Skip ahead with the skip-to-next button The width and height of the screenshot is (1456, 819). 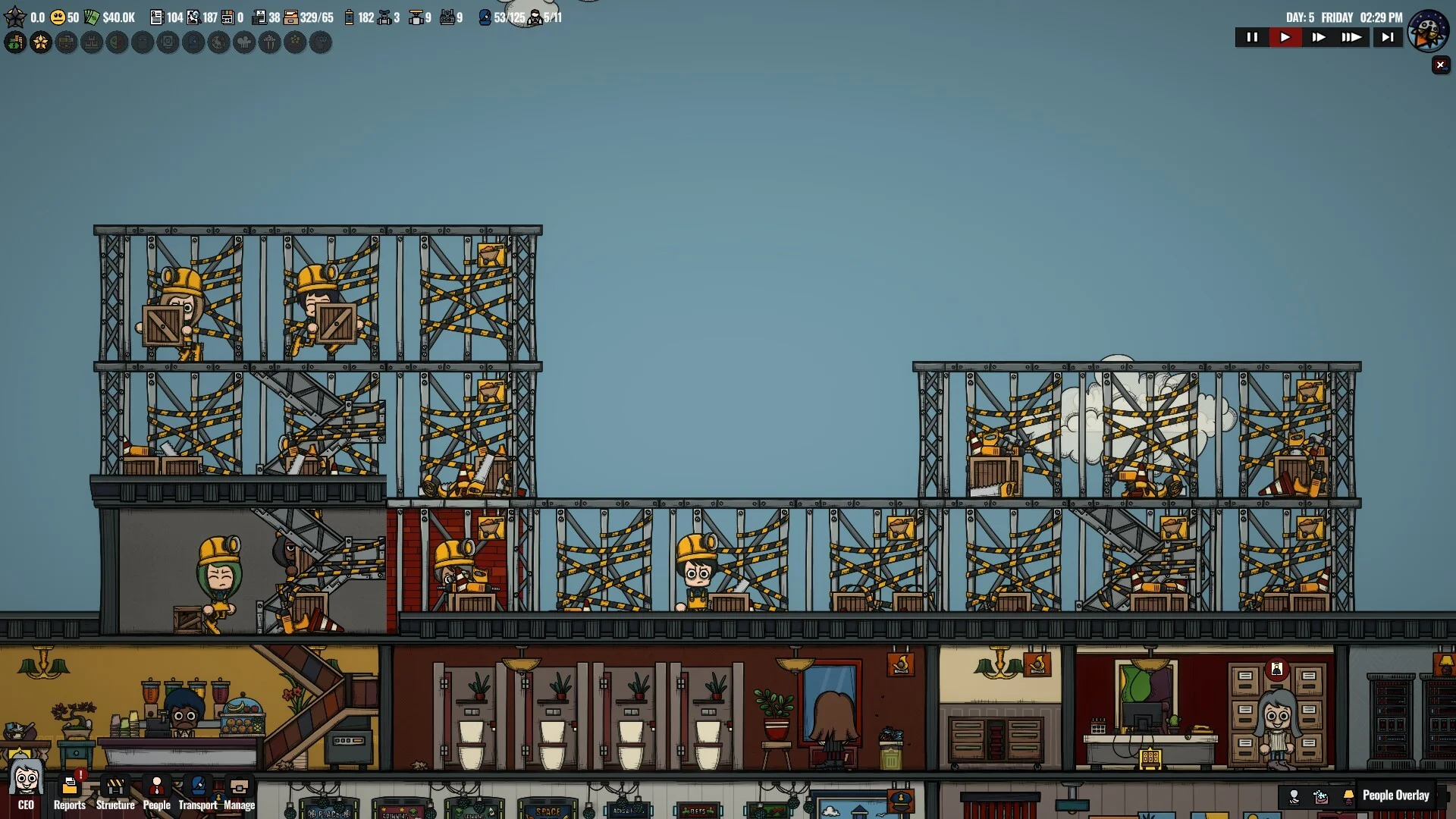[x=1388, y=37]
